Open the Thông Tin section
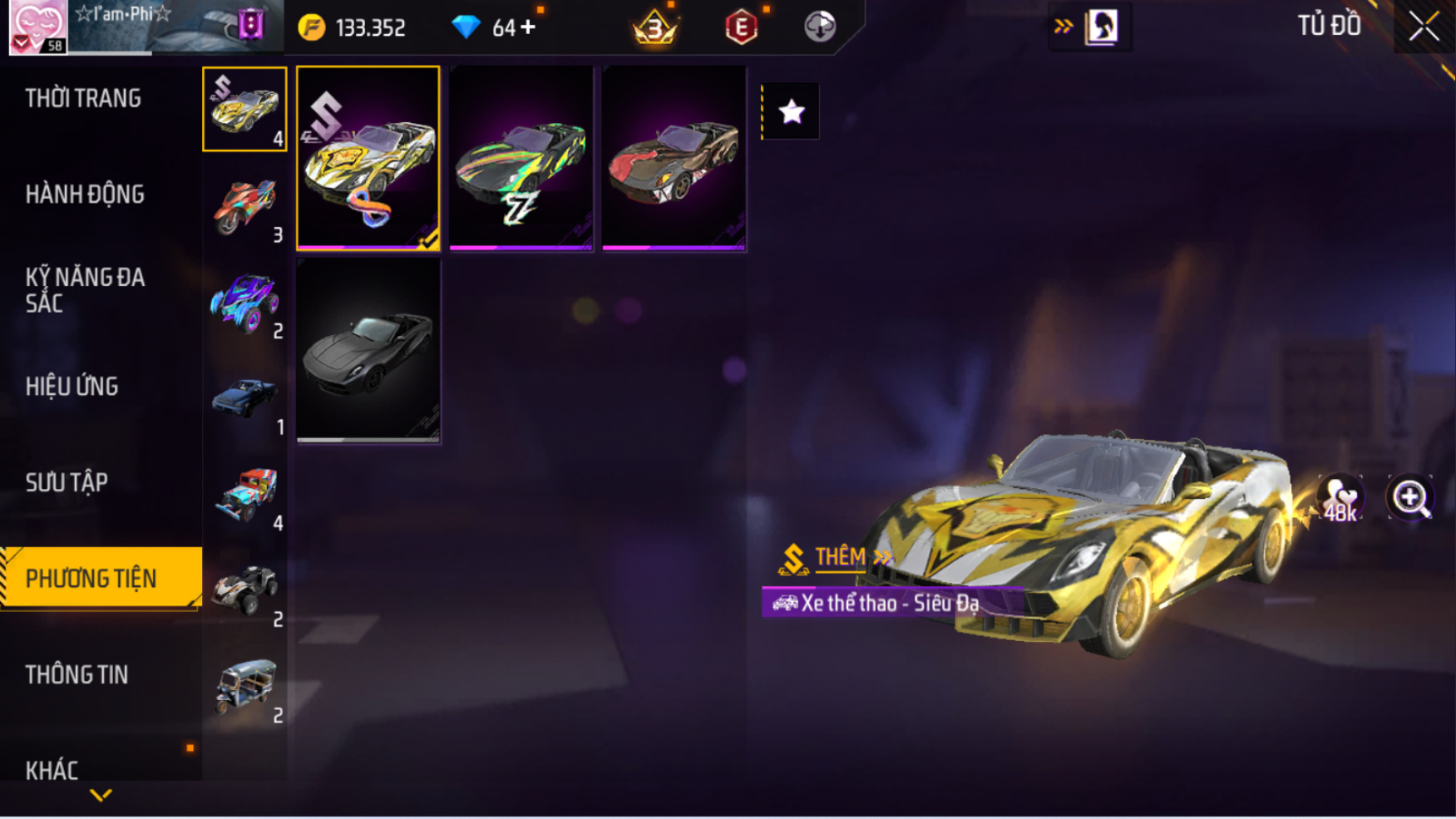This screenshot has height=819, width=1456. click(x=77, y=675)
